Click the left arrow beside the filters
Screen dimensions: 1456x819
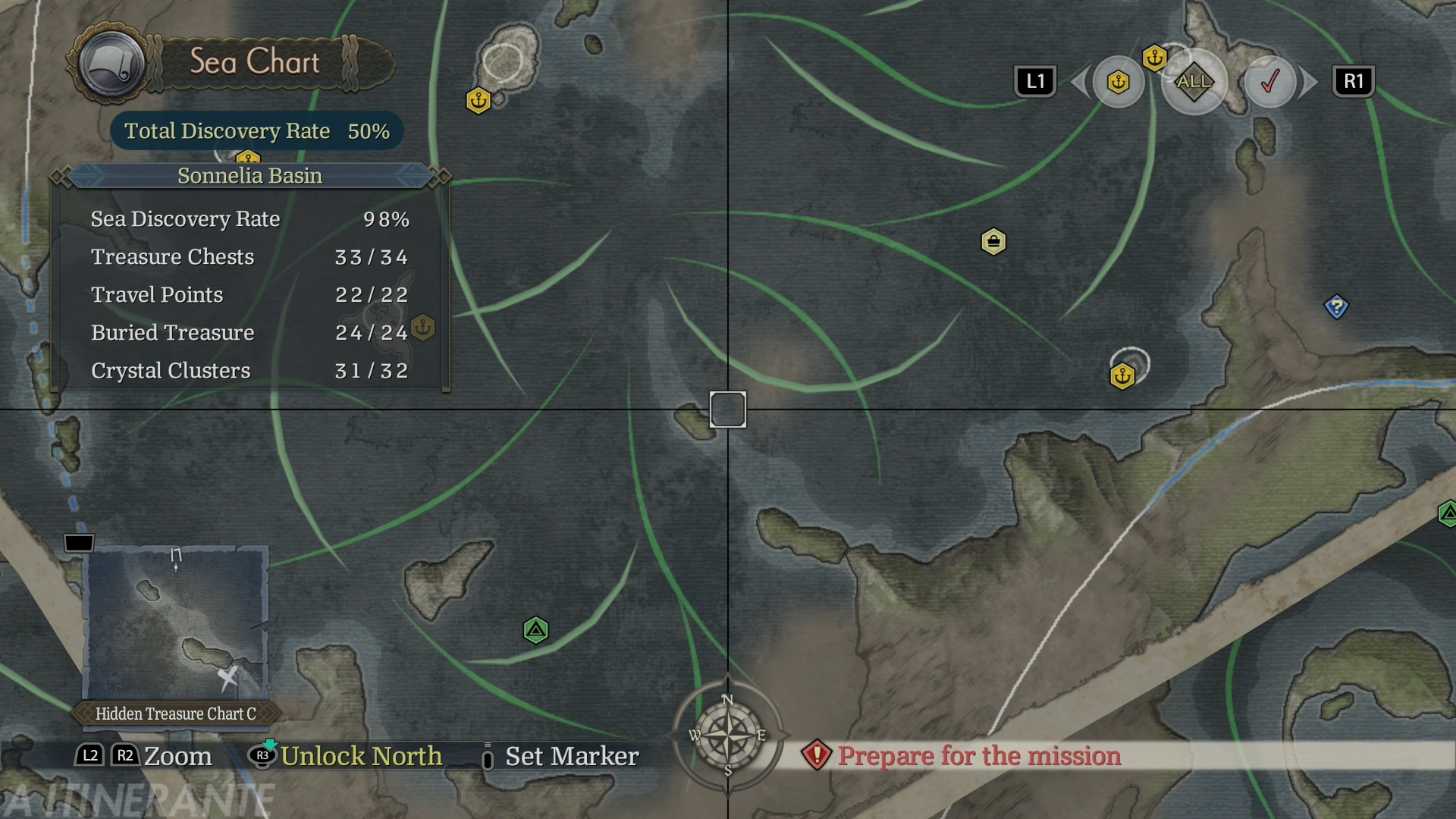coord(1078,82)
